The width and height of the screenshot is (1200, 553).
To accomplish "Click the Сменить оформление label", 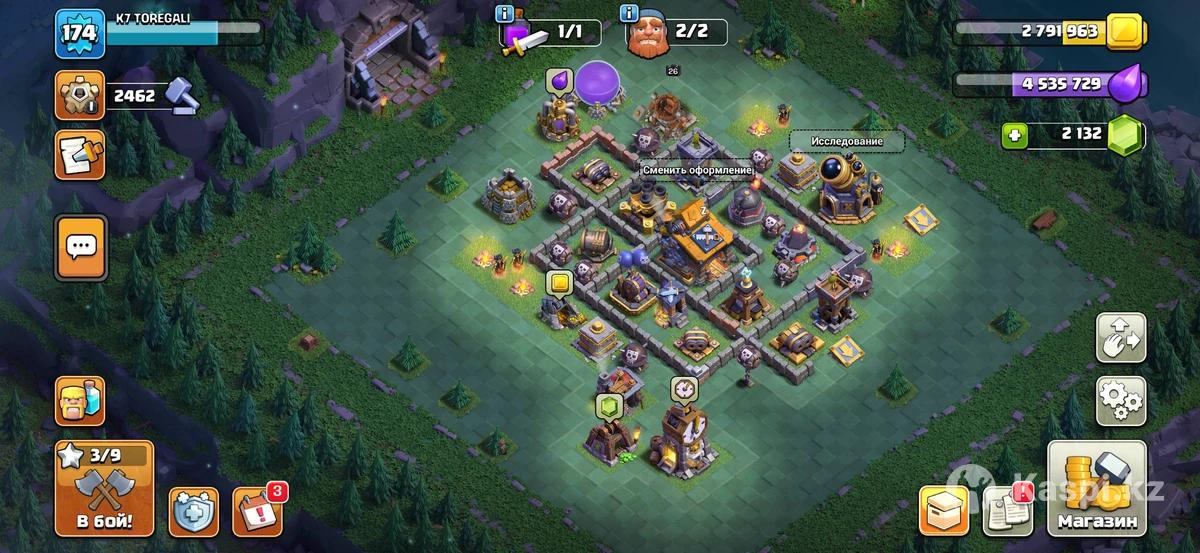I will (x=697, y=171).
